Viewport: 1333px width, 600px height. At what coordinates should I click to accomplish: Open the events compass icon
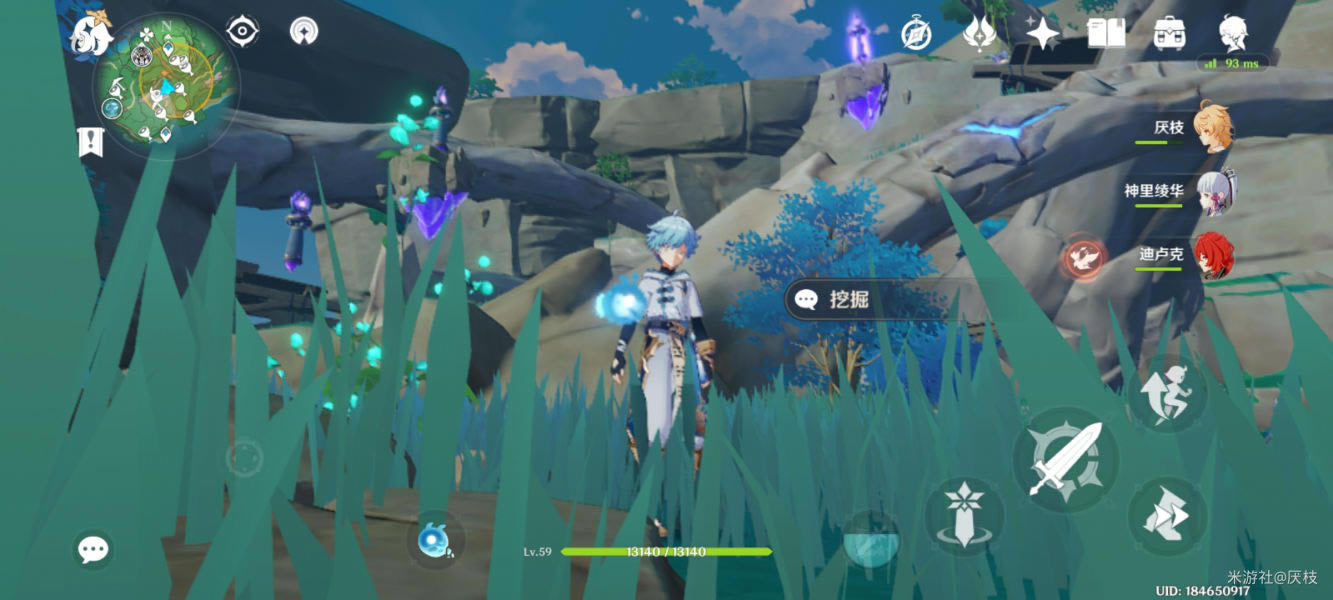pos(917,34)
